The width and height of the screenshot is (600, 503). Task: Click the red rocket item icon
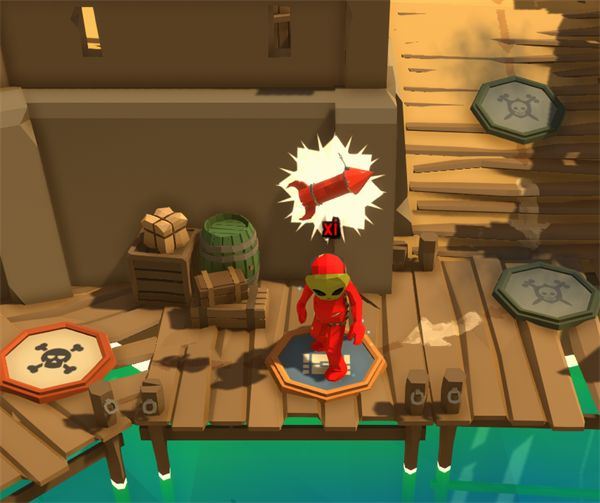(329, 186)
